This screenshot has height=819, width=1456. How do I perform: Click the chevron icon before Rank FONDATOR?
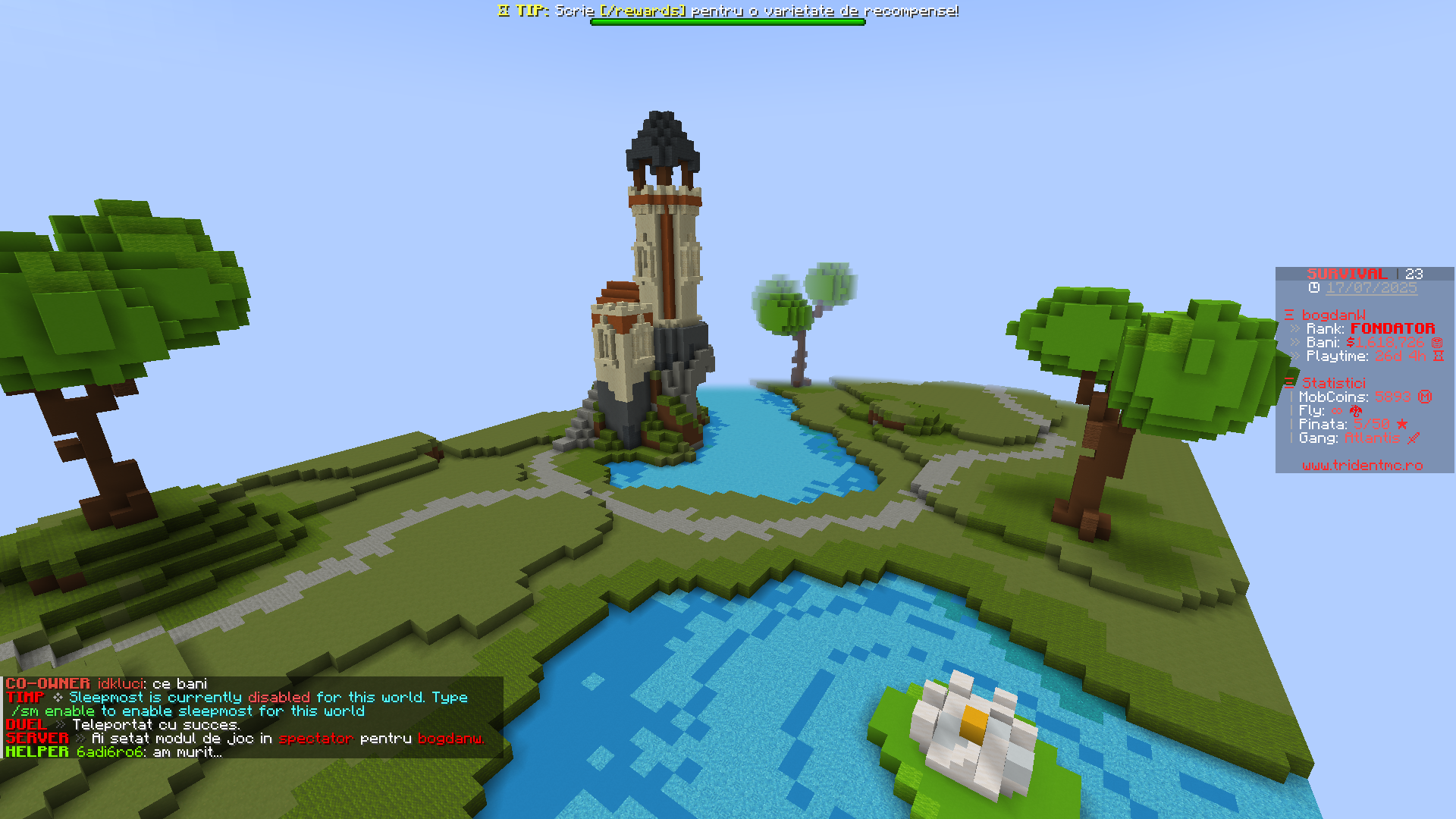point(1294,328)
